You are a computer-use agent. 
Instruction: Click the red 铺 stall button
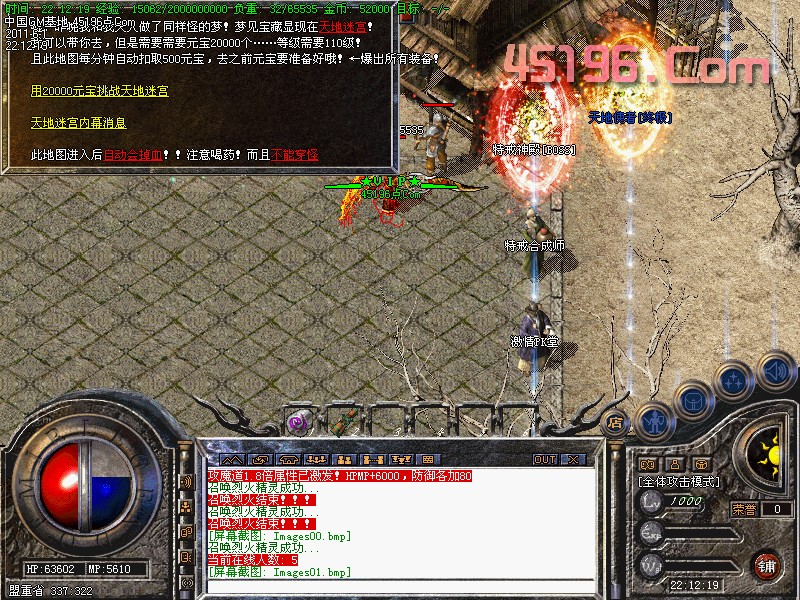click(767, 564)
